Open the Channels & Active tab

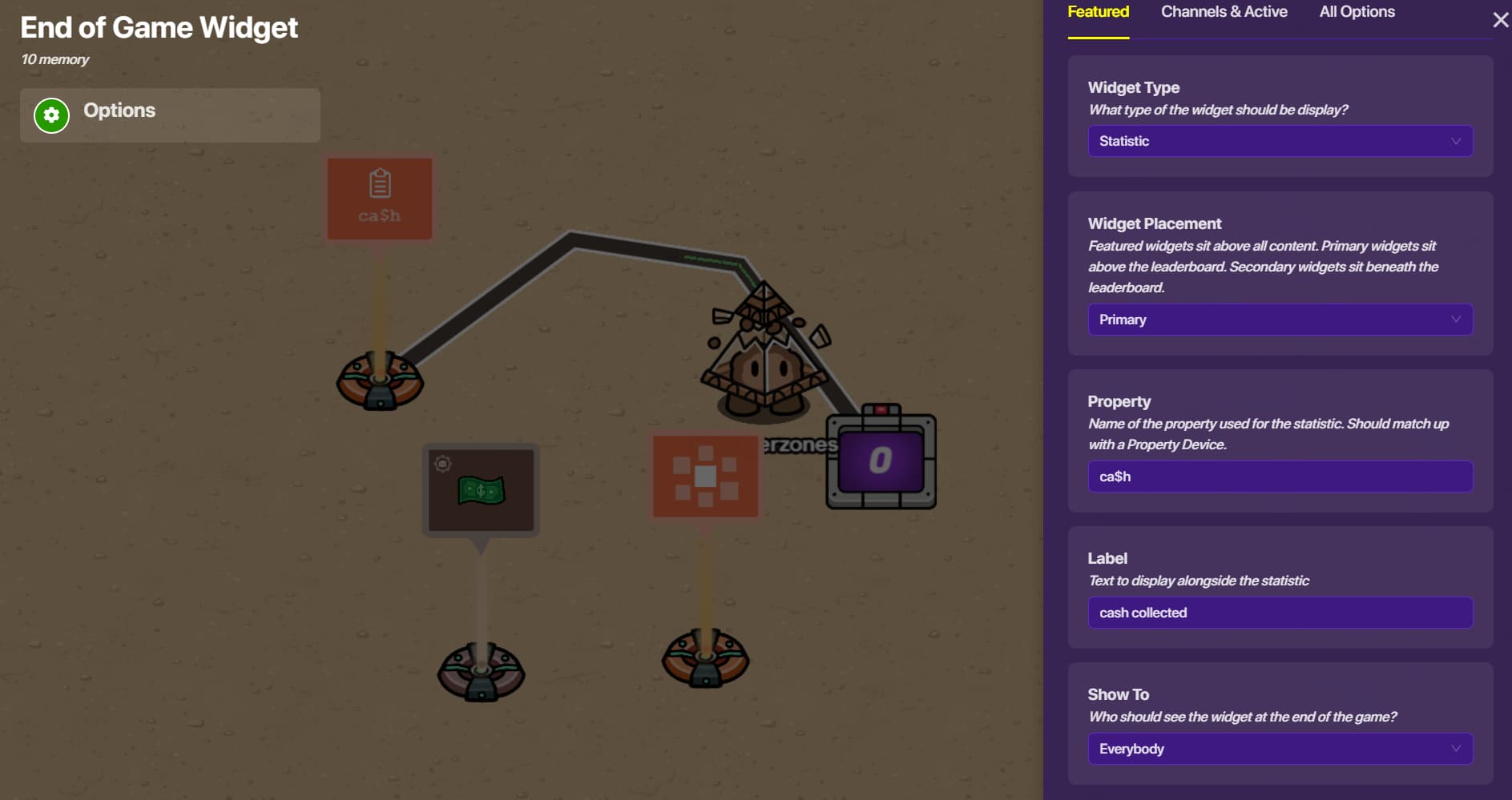pyautogui.click(x=1224, y=12)
